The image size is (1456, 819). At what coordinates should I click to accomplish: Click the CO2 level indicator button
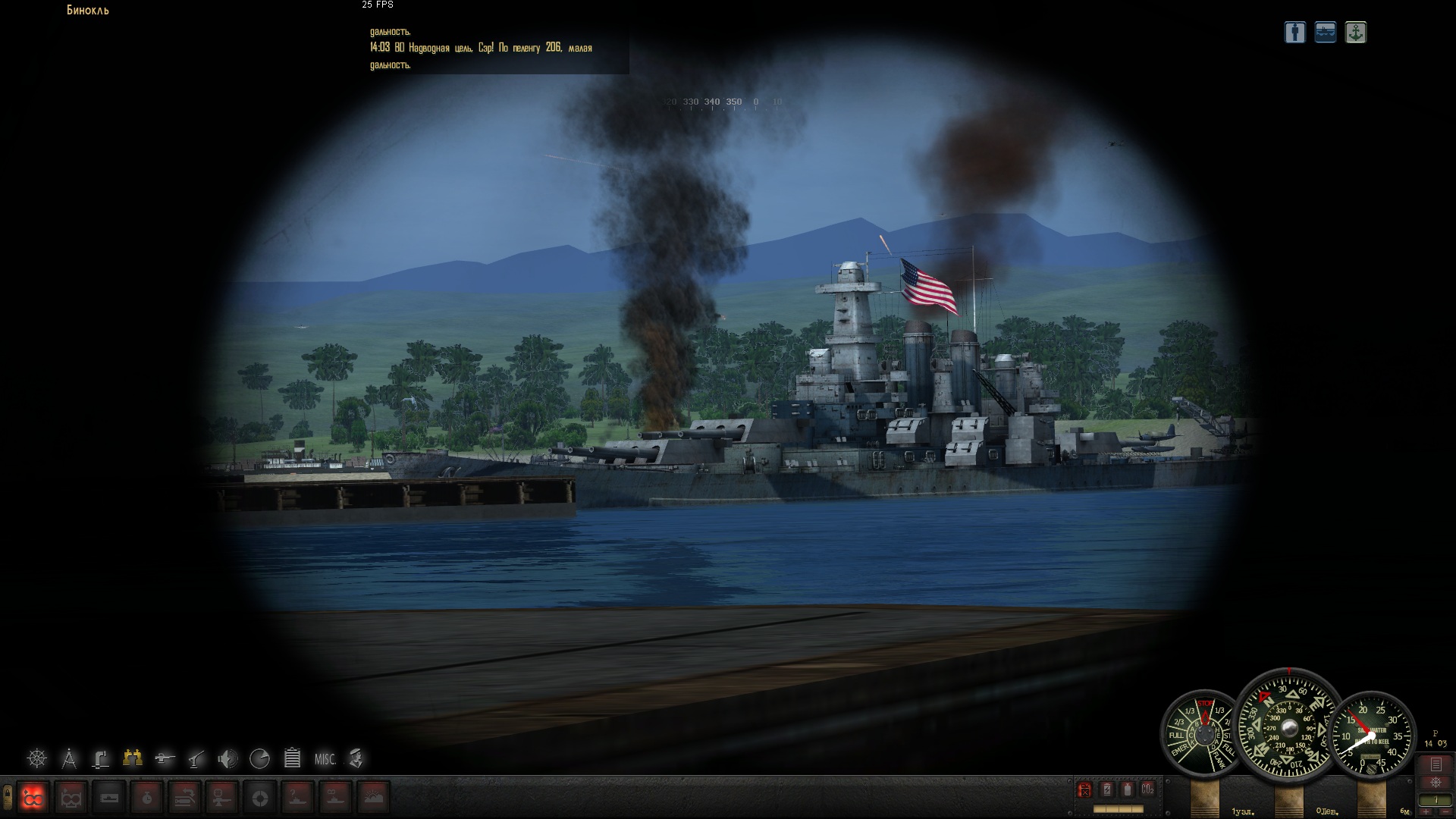point(1147,789)
